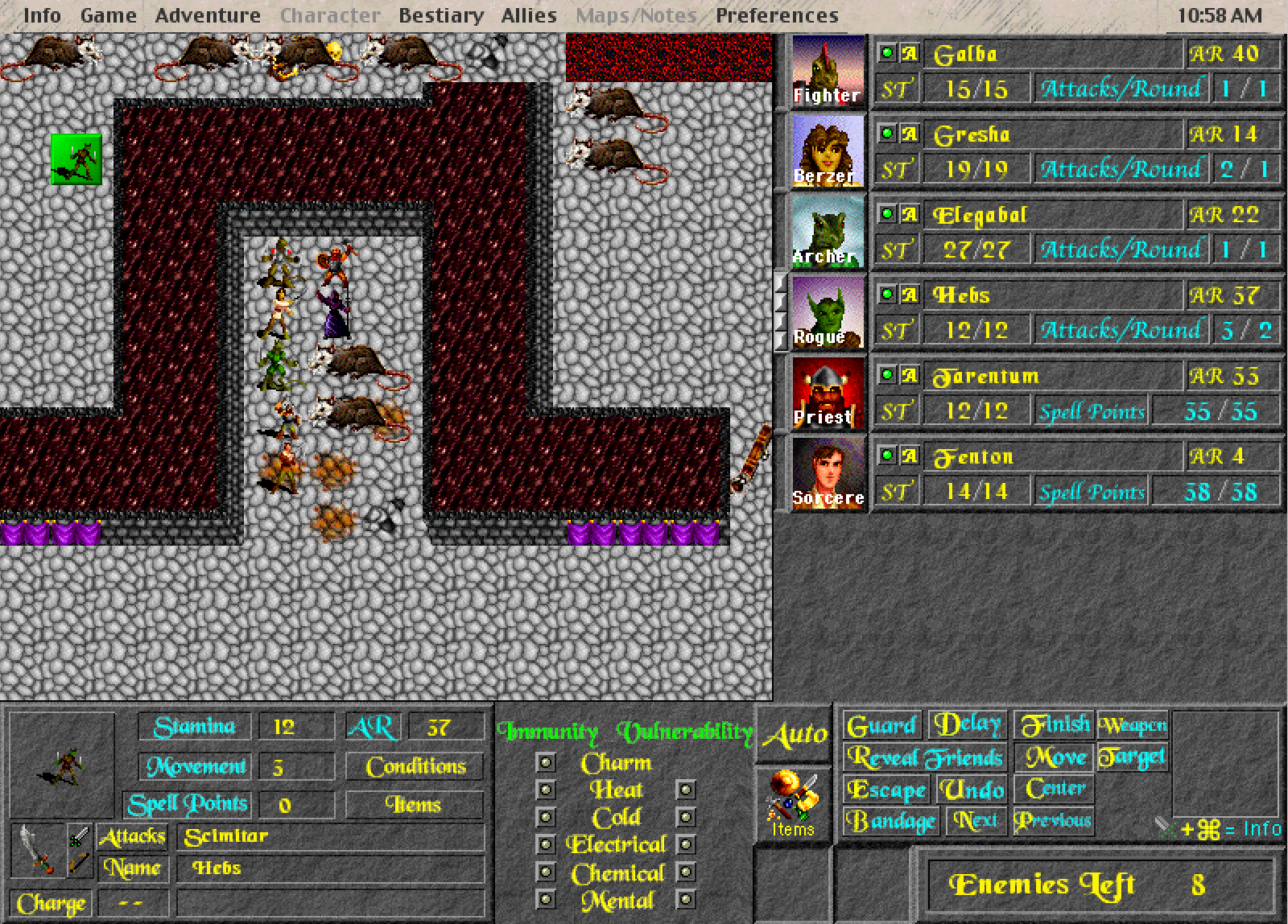
Task: Open the Bestiary menu
Action: tap(441, 15)
